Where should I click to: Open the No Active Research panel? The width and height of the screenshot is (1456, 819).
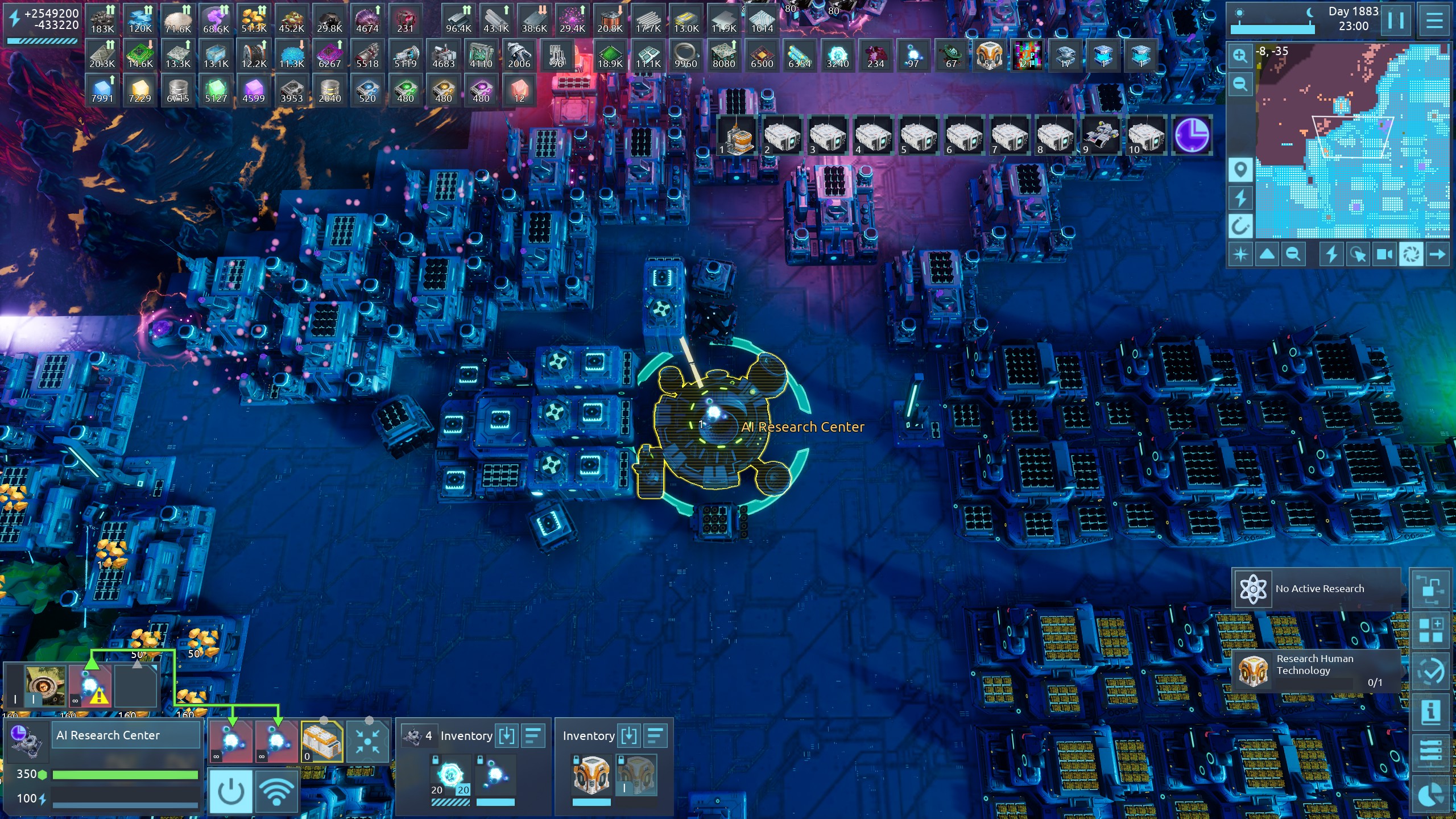[1317, 589]
